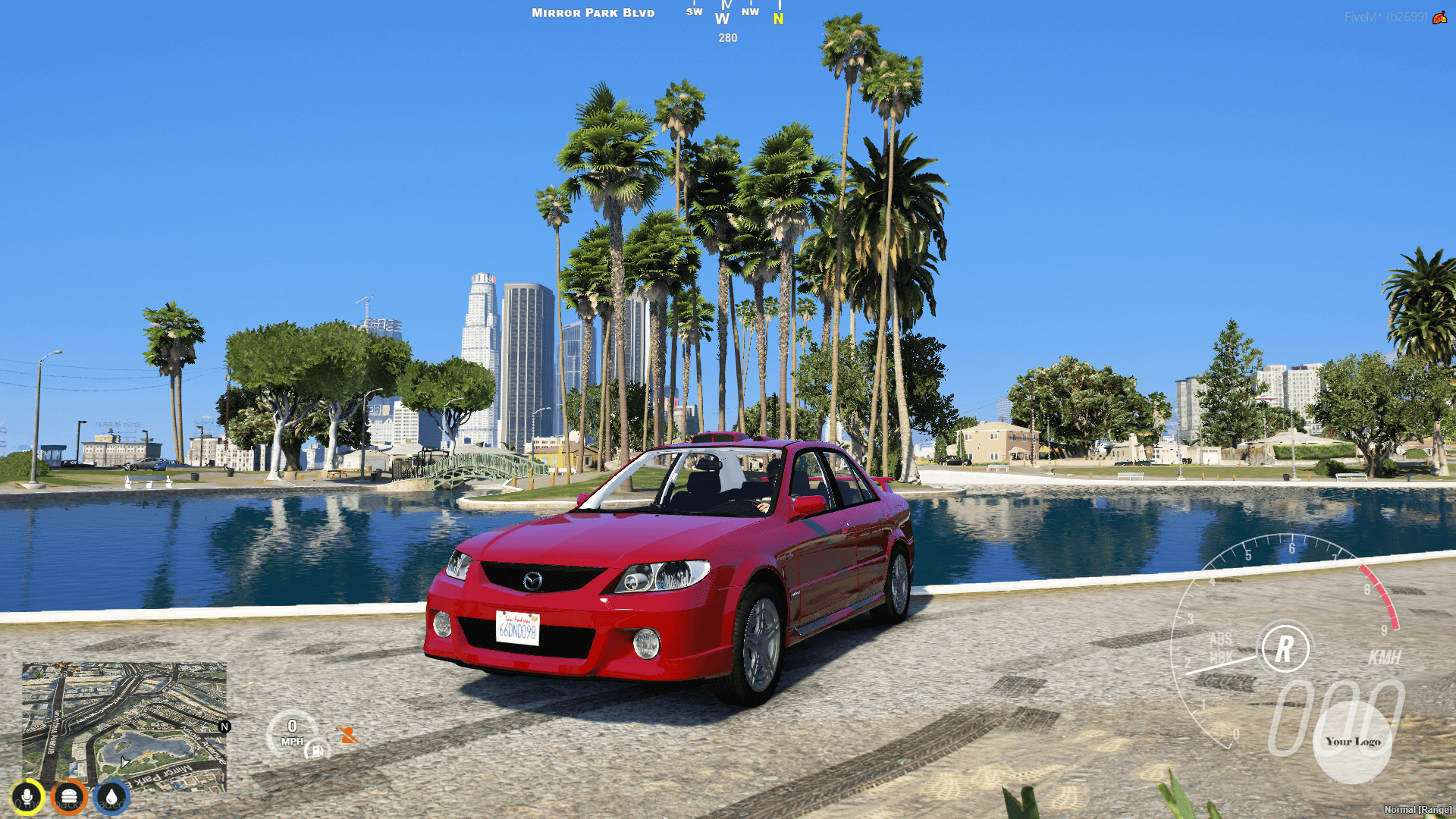Click the microphone voice chat icon

pos(27,795)
